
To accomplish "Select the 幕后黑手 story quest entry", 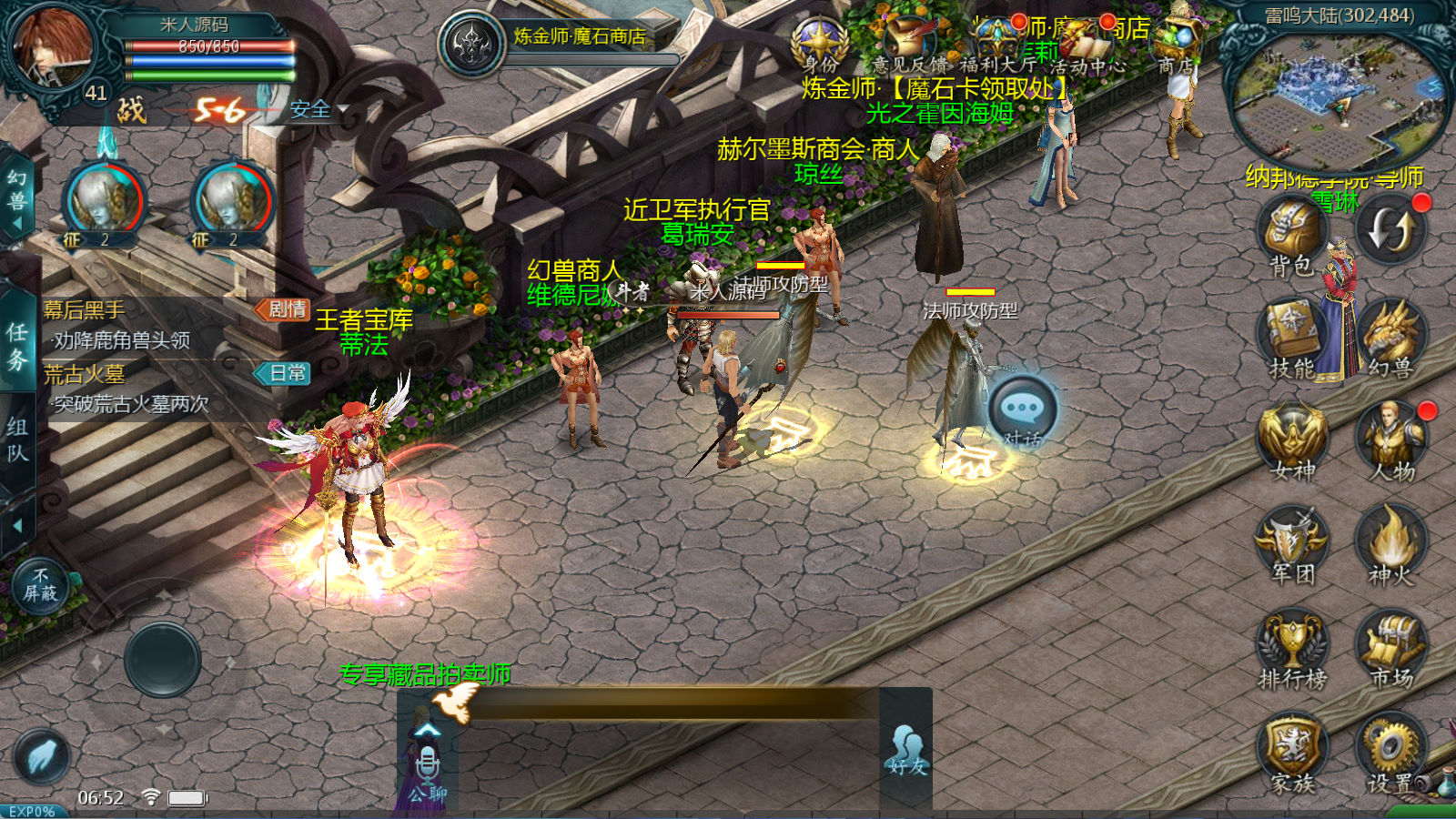I will click(x=173, y=325).
